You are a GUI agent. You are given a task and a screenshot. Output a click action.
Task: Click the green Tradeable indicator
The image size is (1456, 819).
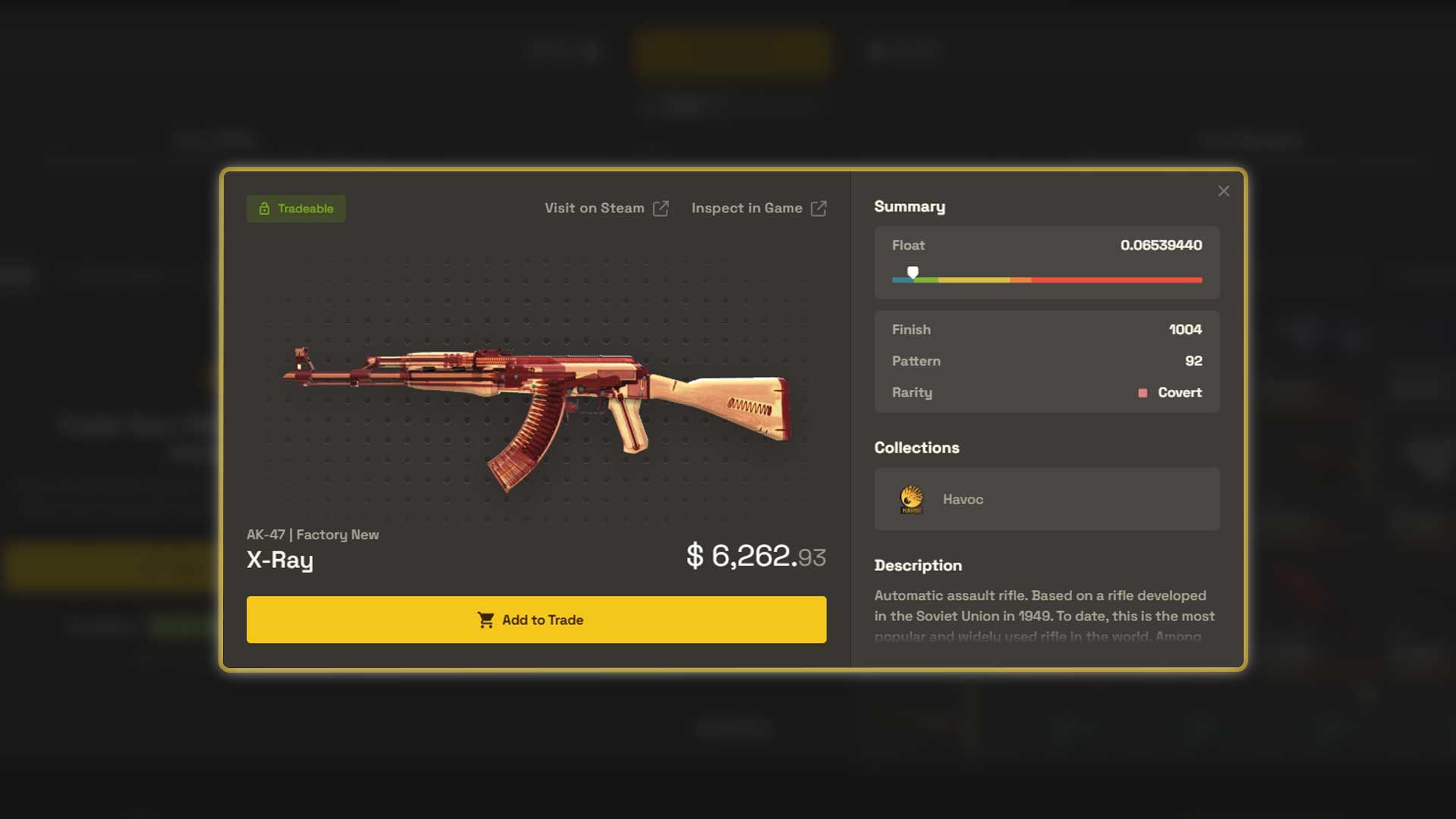click(296, 208)
